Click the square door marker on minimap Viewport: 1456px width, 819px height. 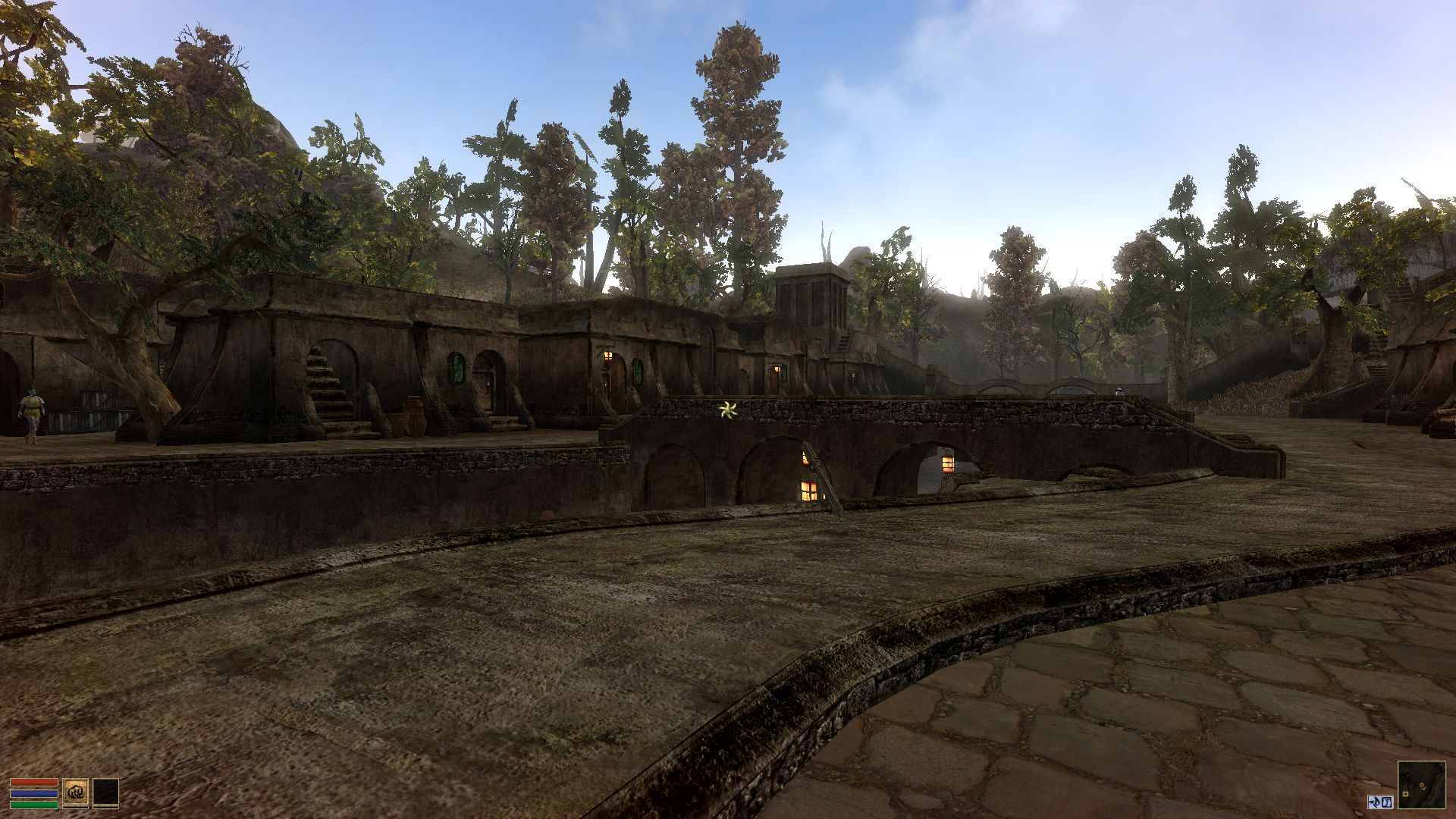(x=1405, y=794)
